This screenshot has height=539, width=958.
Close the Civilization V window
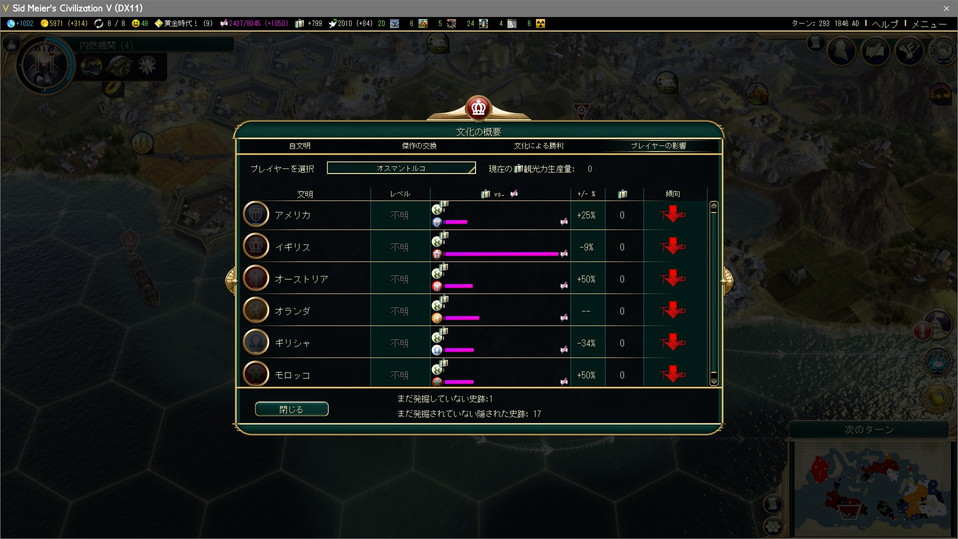946,7
